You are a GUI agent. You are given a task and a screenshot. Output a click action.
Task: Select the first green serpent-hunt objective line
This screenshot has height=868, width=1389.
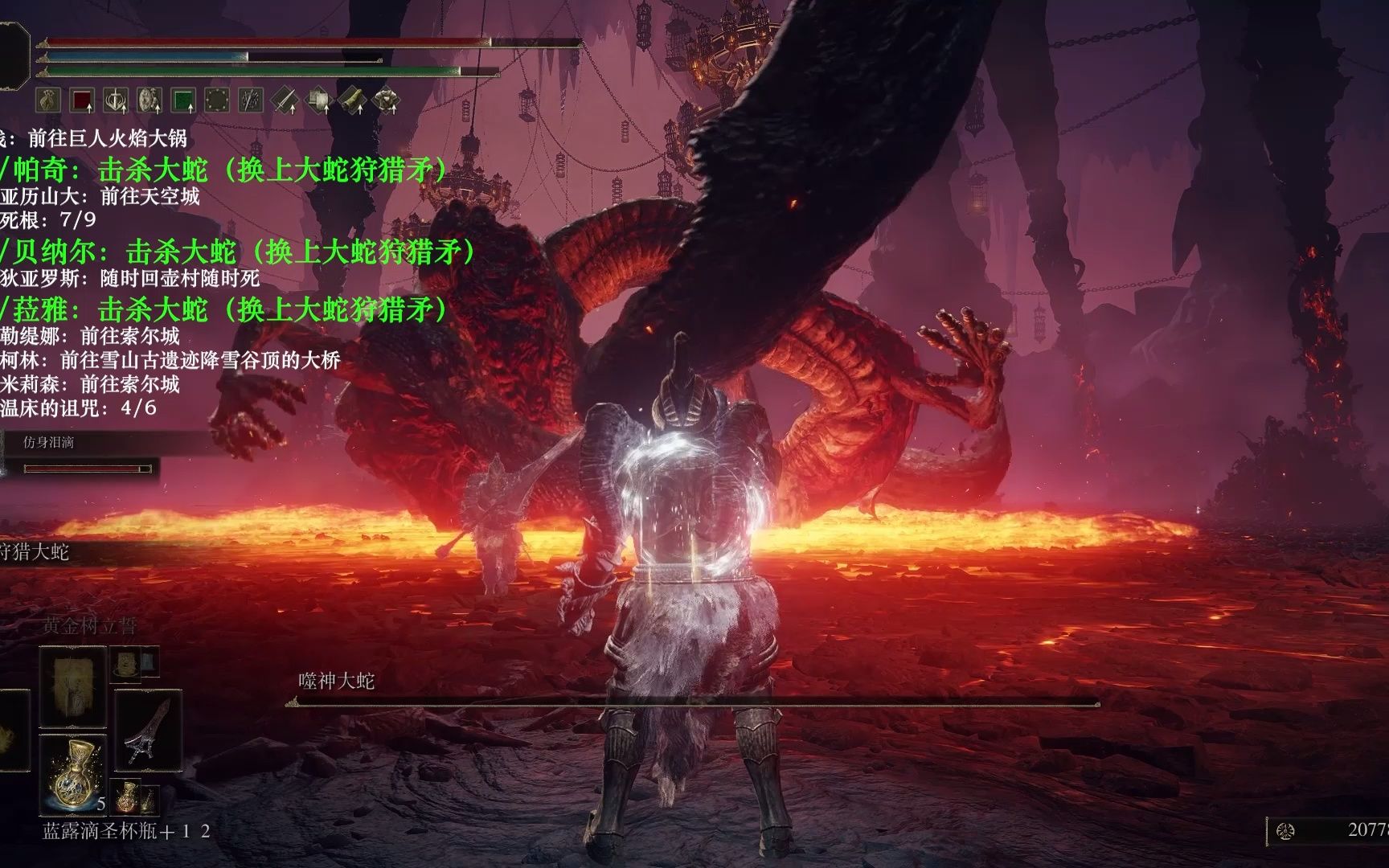[223, 170]
